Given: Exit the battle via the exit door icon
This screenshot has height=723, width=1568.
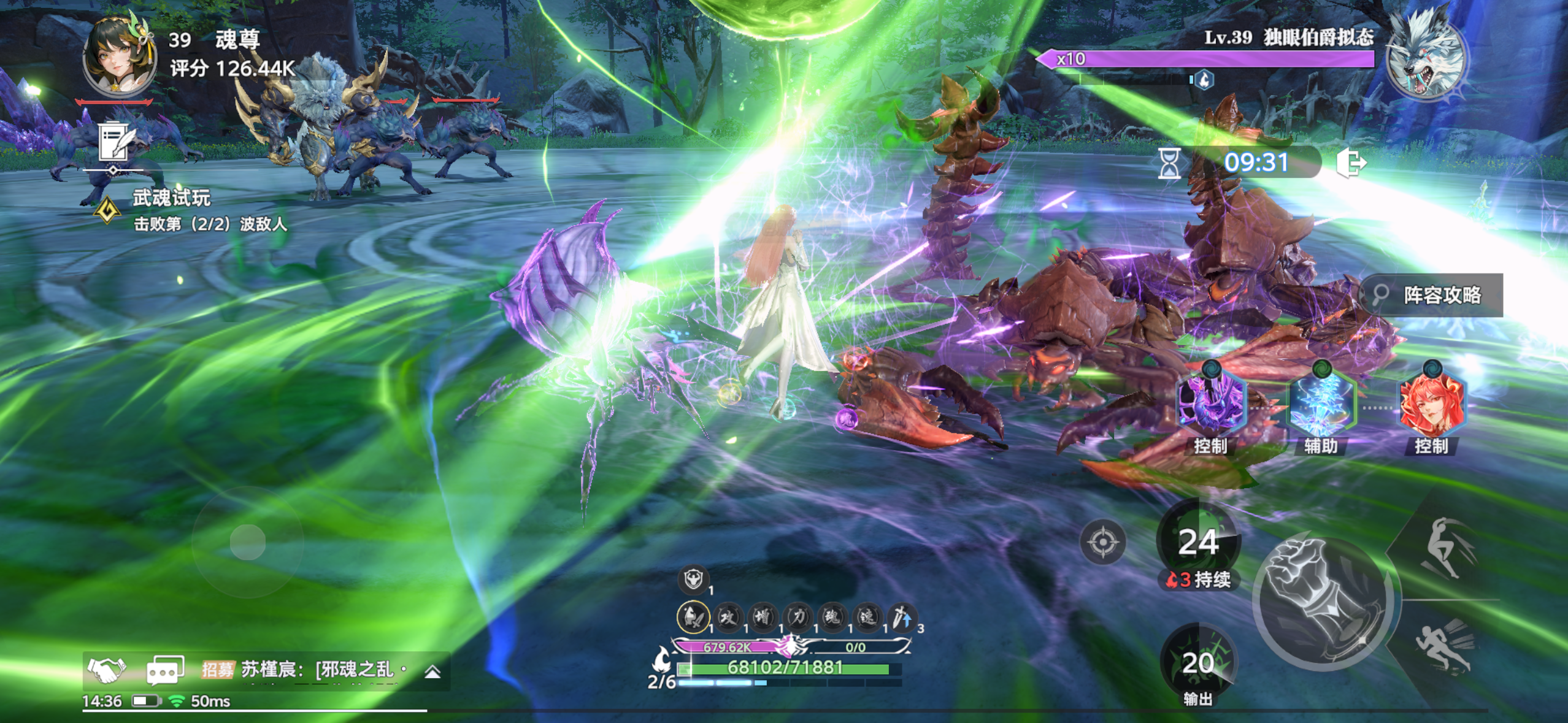Looking at the screenshot, I should click(1351, 163).
